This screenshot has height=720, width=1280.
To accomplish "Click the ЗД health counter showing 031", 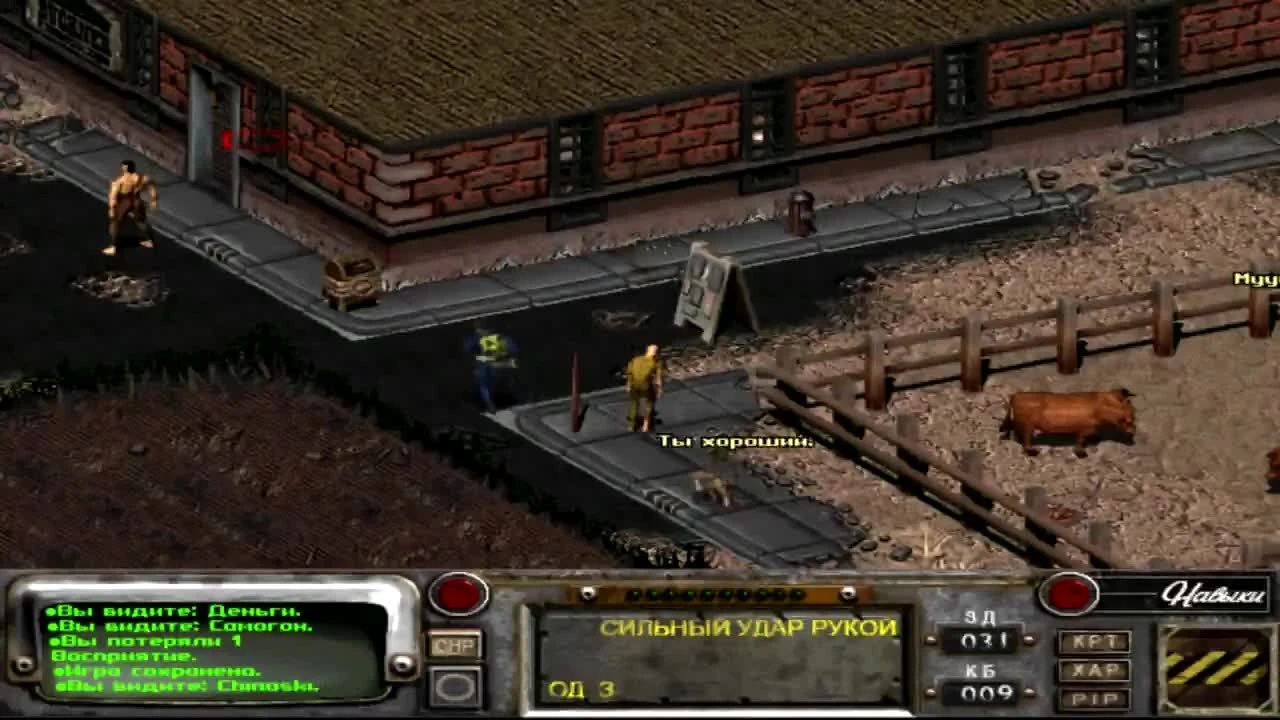I will 987,641.
